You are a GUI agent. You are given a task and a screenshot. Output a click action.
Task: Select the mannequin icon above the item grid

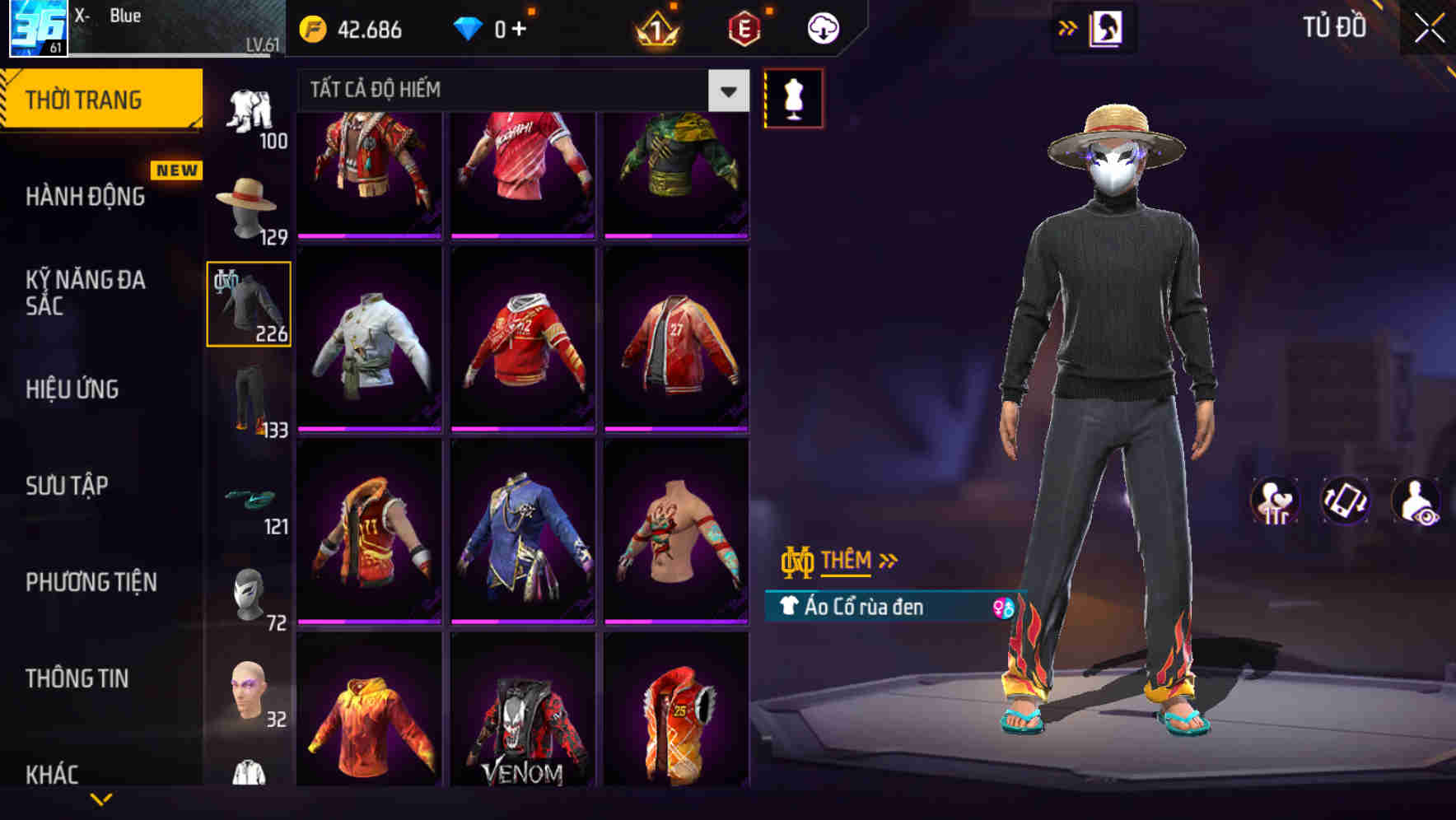coord(793,97)
